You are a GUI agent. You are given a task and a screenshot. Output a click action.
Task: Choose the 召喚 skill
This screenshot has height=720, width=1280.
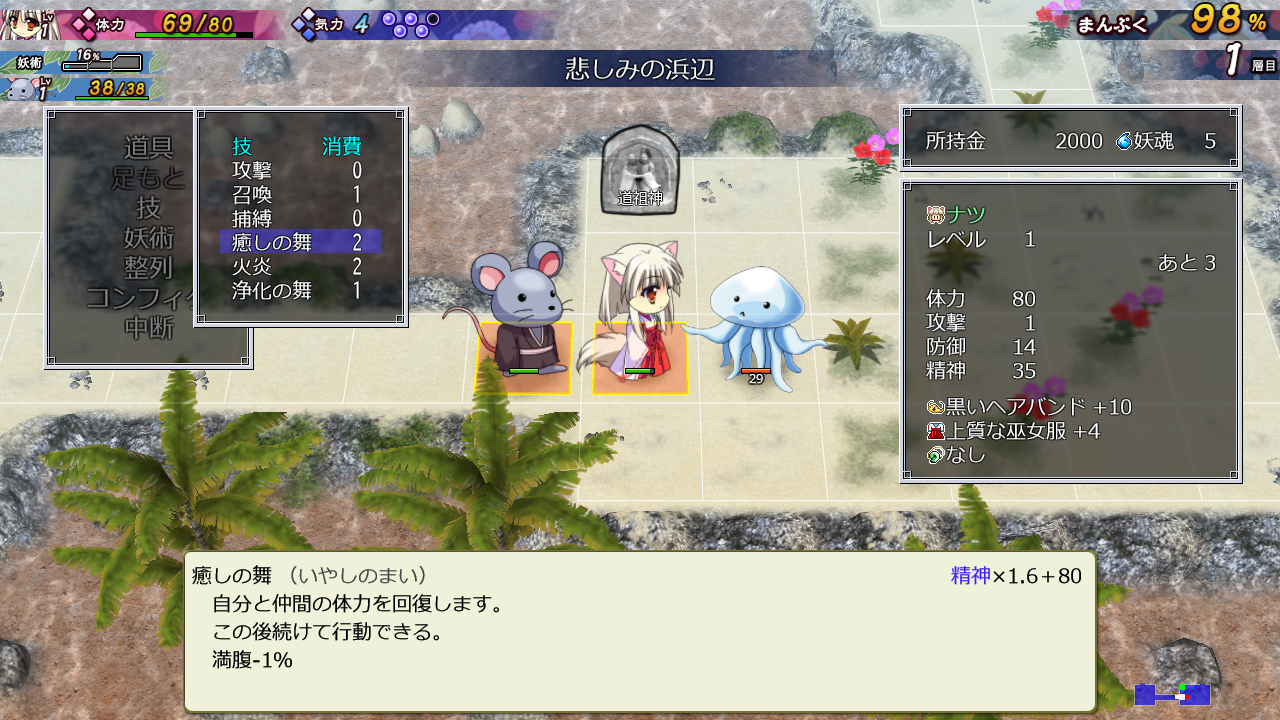(x=253, y=195)
